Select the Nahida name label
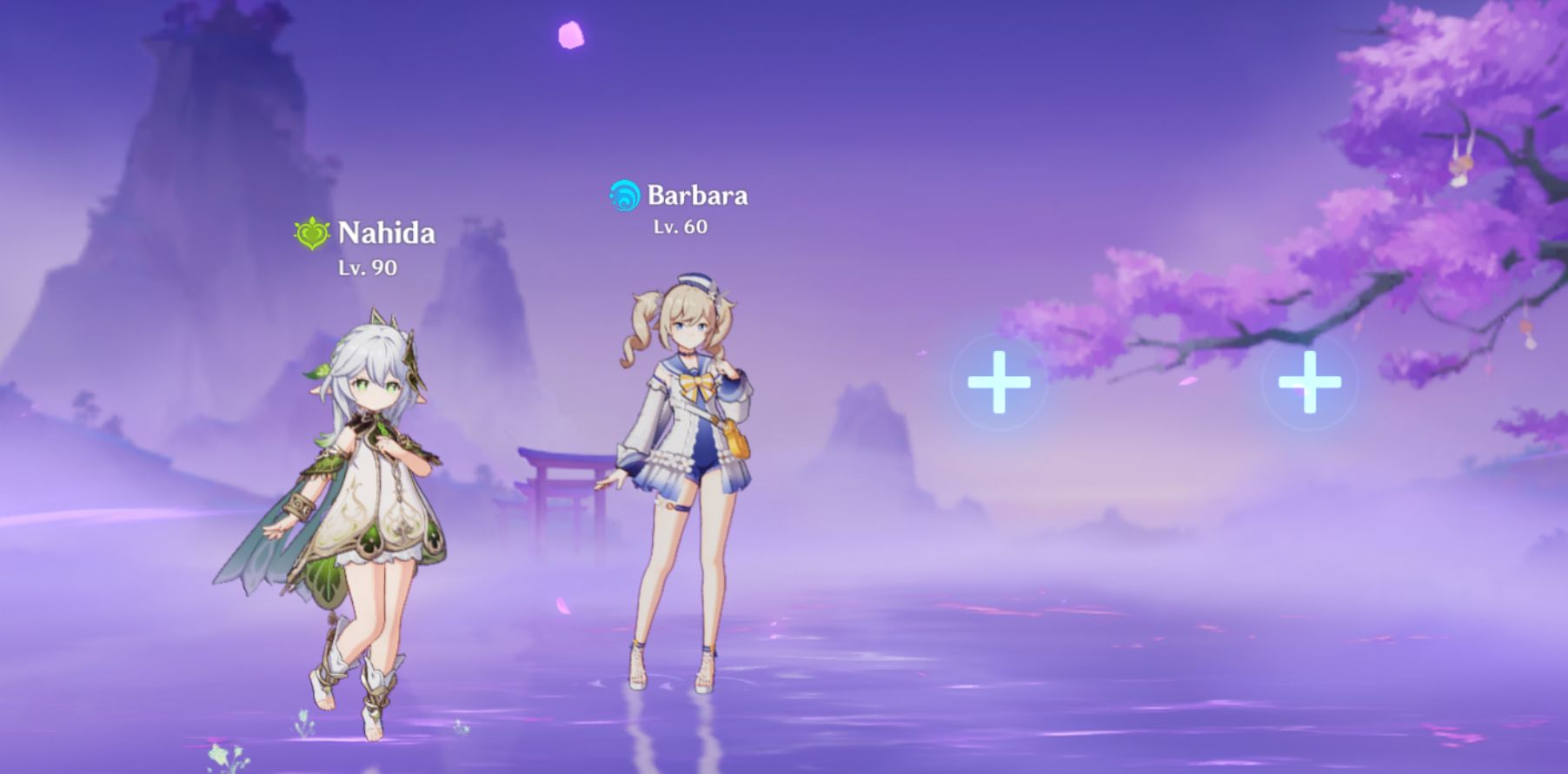 coord(387,233)
